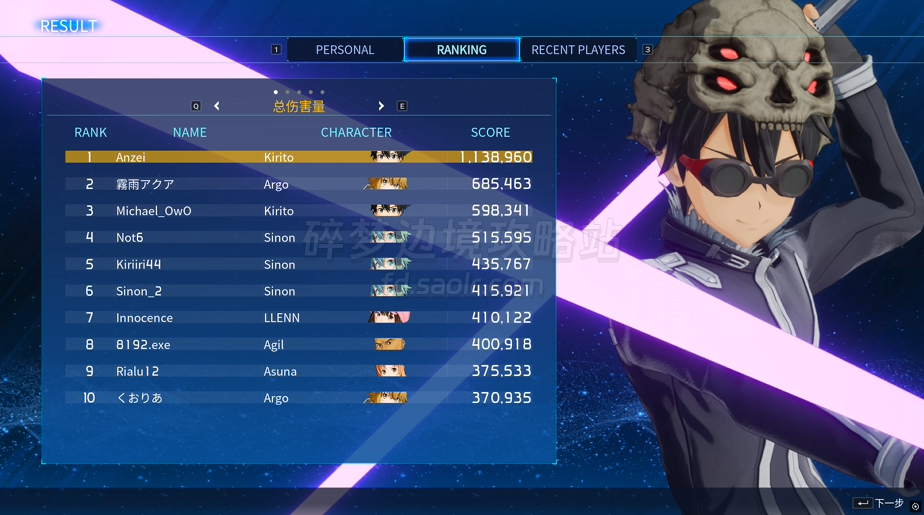This screenshot has width=924, height=515.
Task: Proceed with the 下一步 next step button
Action: 879,503
